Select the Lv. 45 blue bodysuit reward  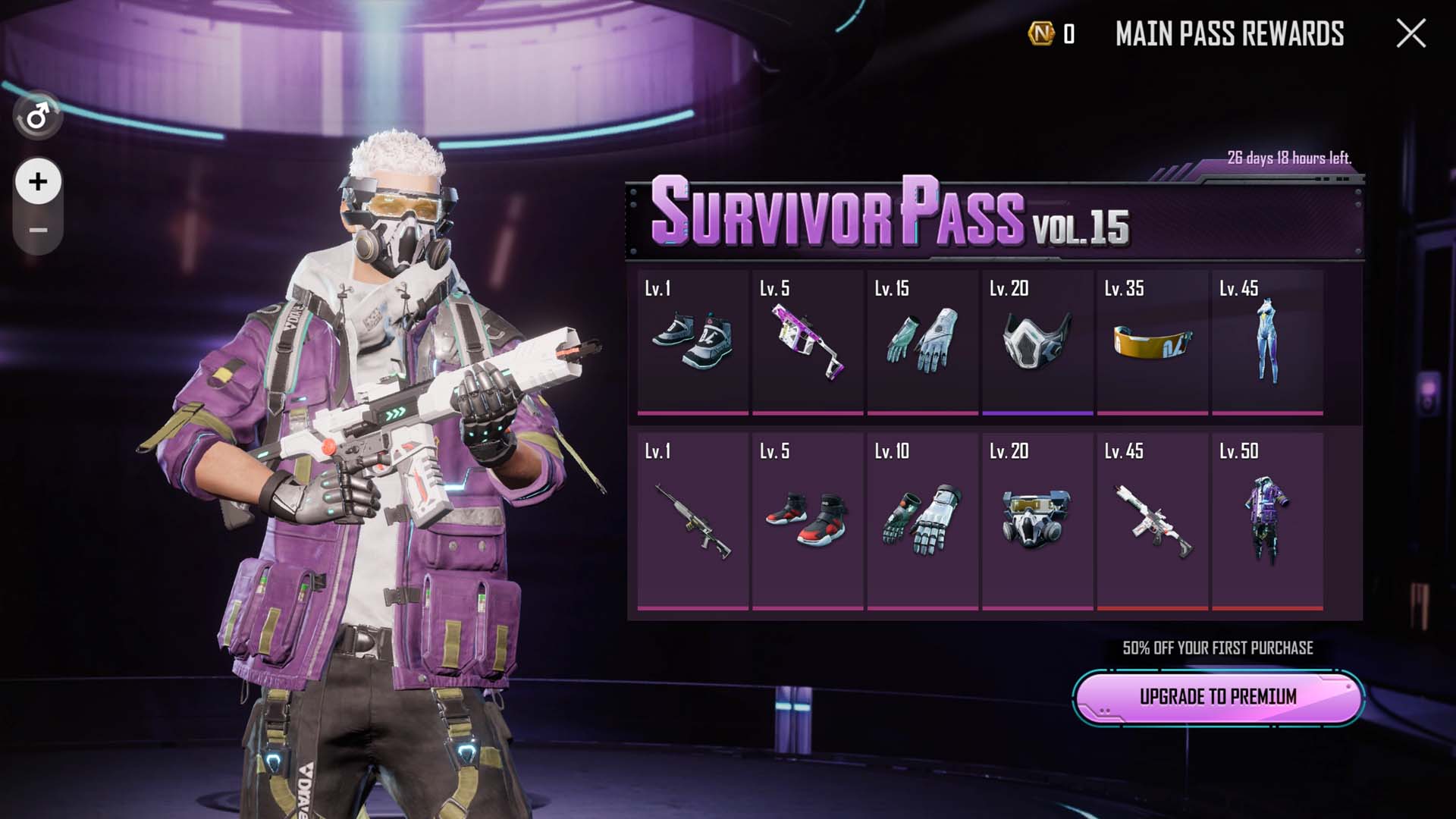(x=1267, y=343)
